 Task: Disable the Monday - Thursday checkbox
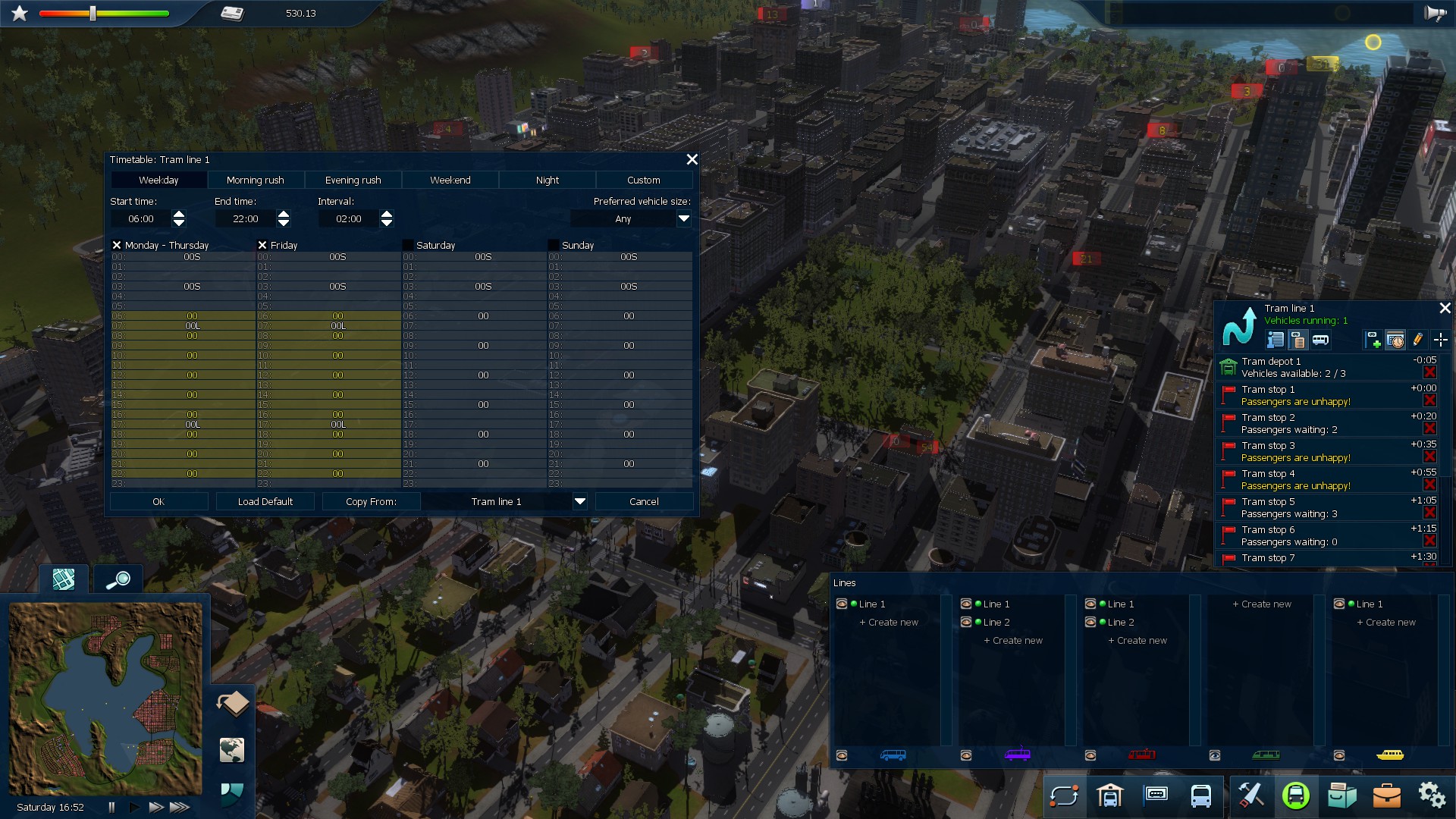[117, 245]
